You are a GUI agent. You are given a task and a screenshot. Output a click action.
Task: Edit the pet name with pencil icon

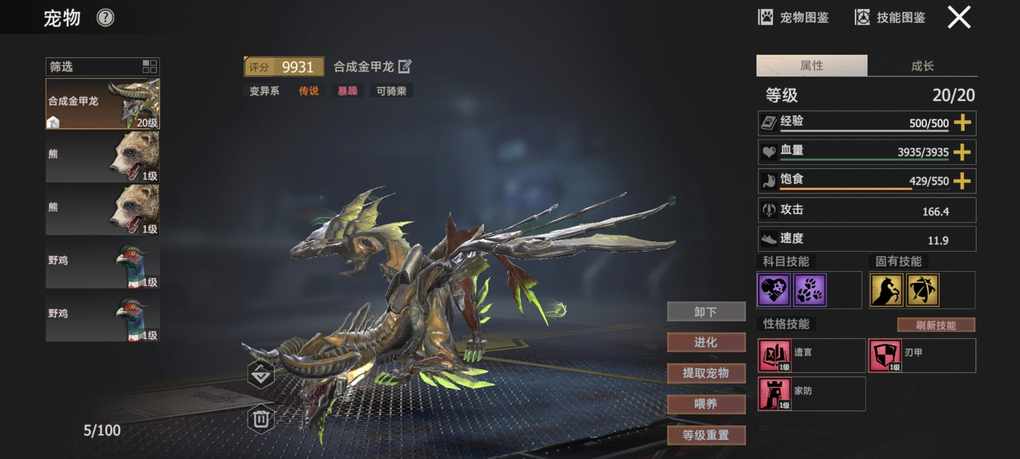coord(405,67)
